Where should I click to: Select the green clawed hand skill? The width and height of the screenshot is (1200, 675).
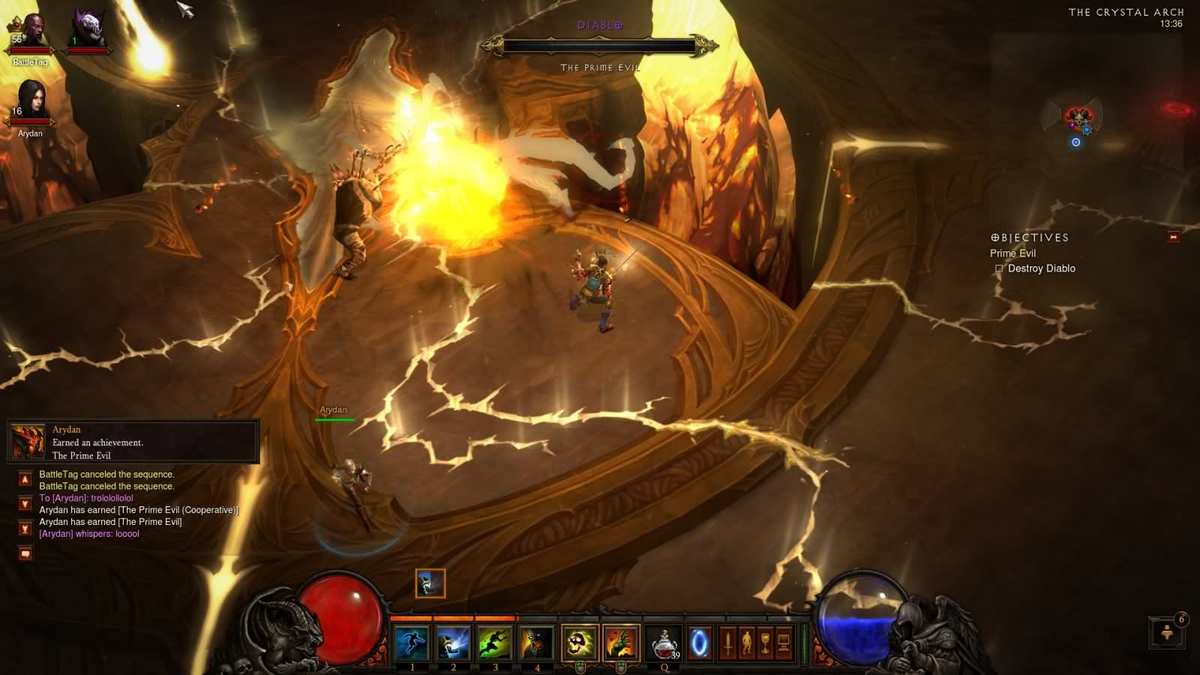tap(621, 643)
